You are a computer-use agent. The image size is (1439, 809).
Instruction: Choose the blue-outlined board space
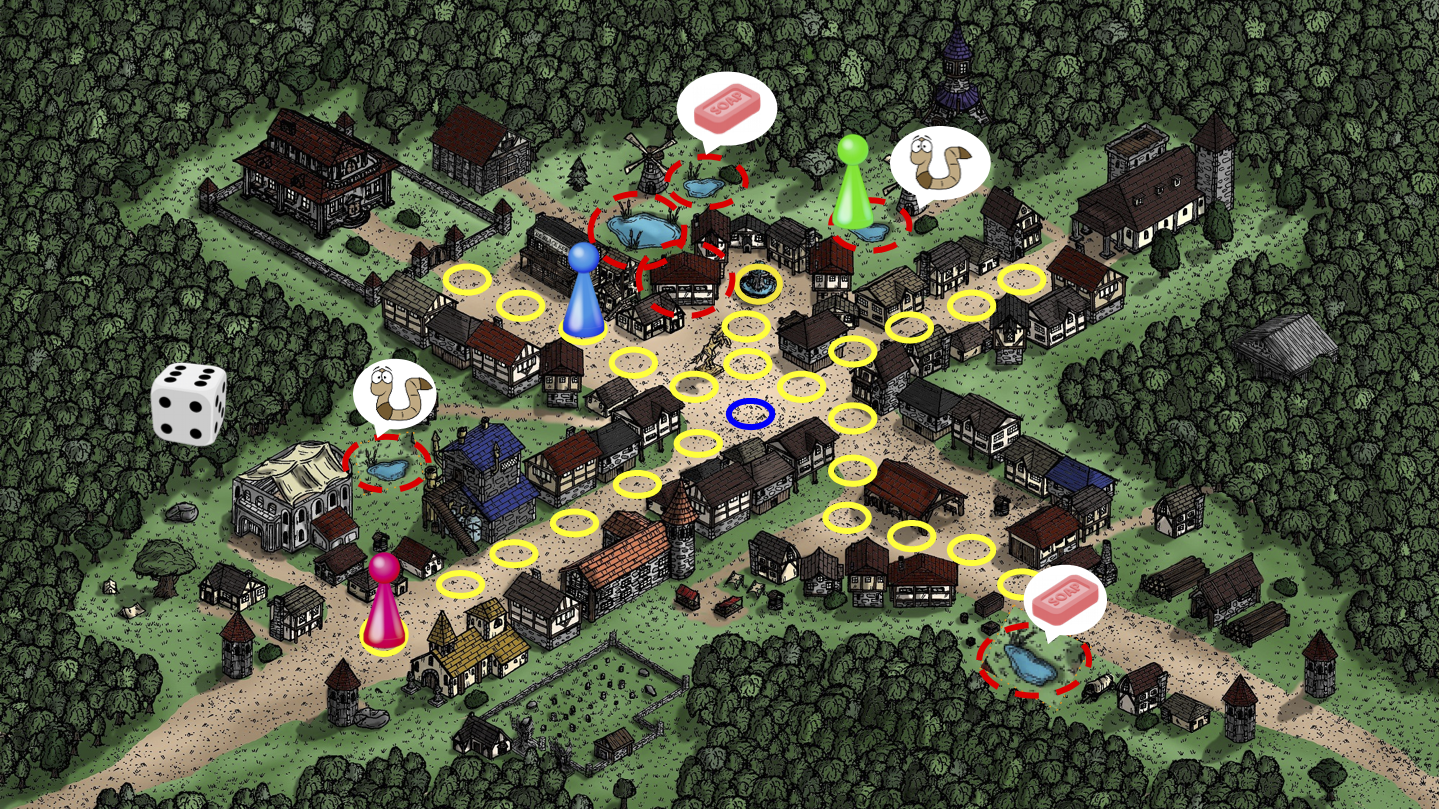click(x=751, y=413)
